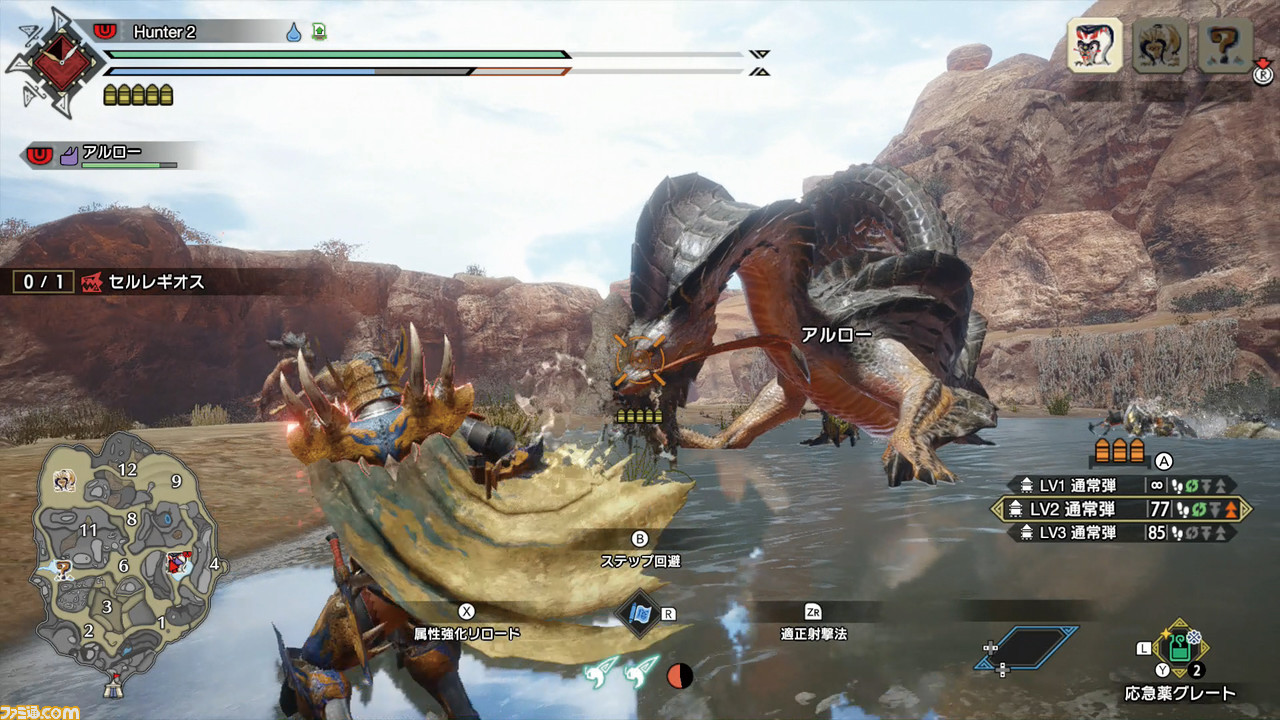Open the blue scroll action bar icon
The image size is (1280, 720).
tap(638, 613)
